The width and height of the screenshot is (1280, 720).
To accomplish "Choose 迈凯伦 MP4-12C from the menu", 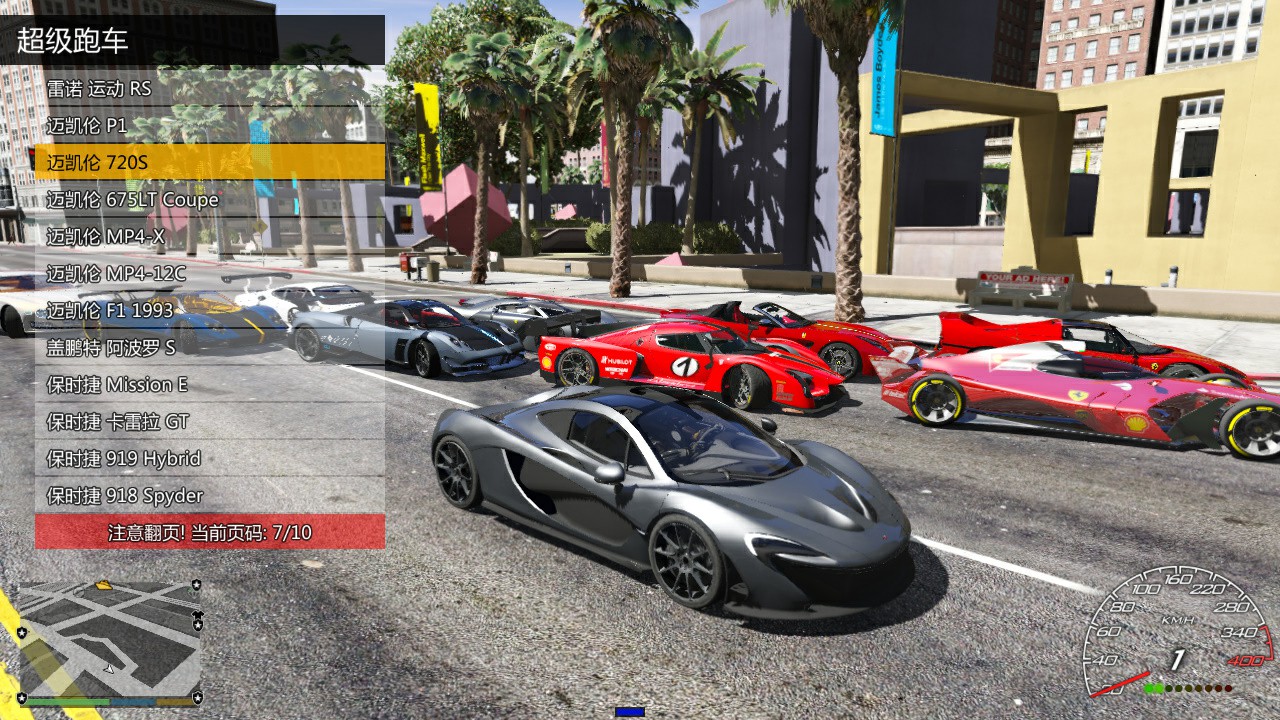I will point(210,273).
